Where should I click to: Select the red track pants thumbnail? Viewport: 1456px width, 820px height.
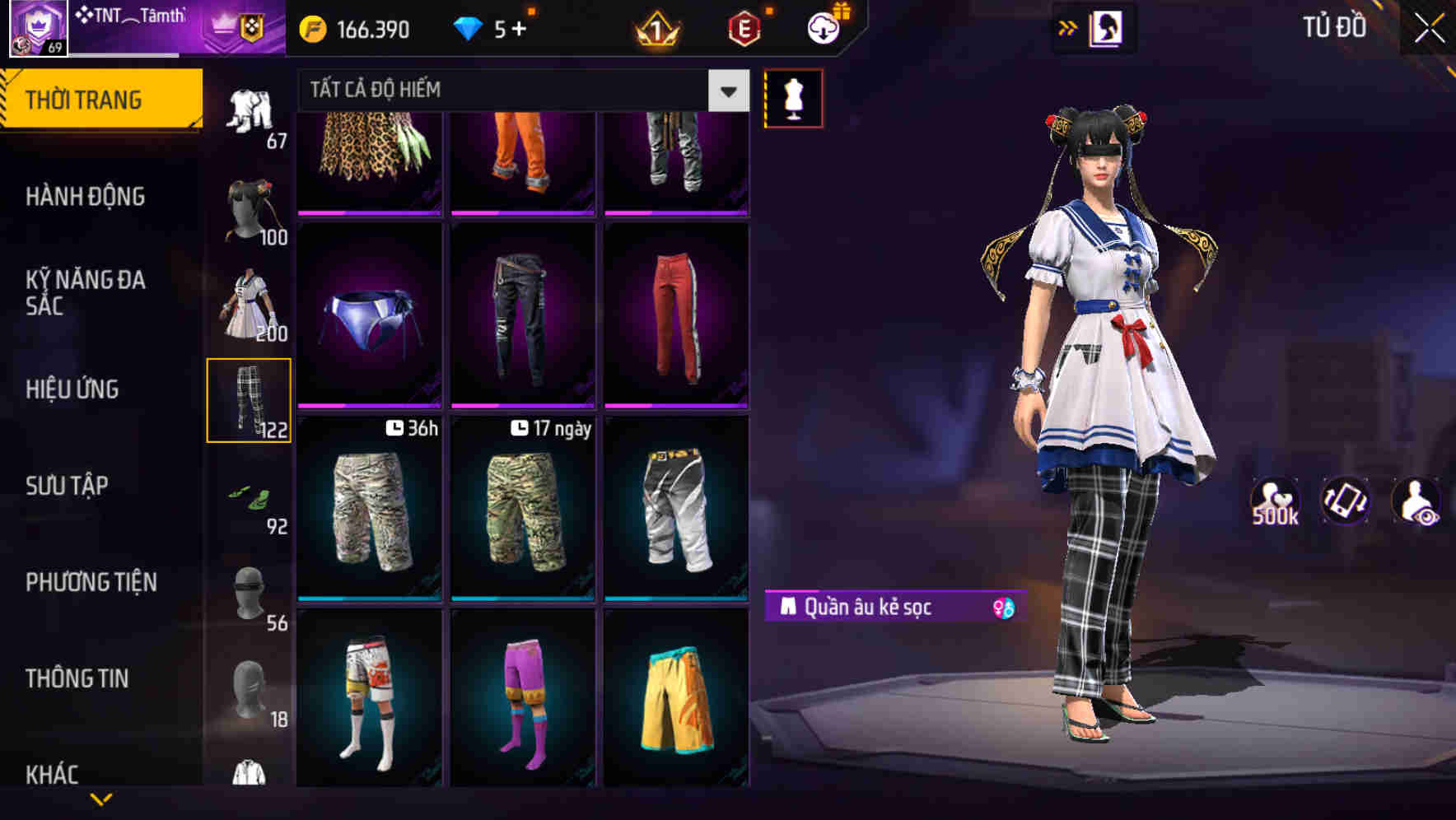[x=677, y=315]
